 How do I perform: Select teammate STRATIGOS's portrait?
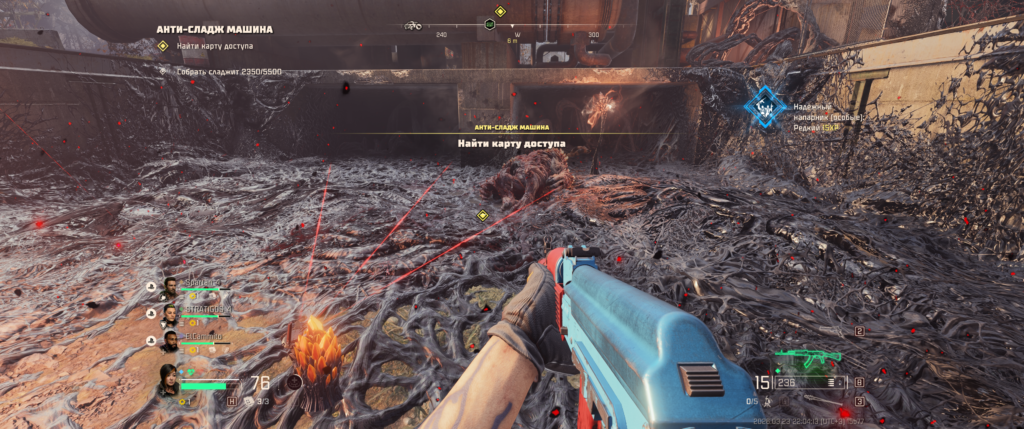tap(171, 314)
